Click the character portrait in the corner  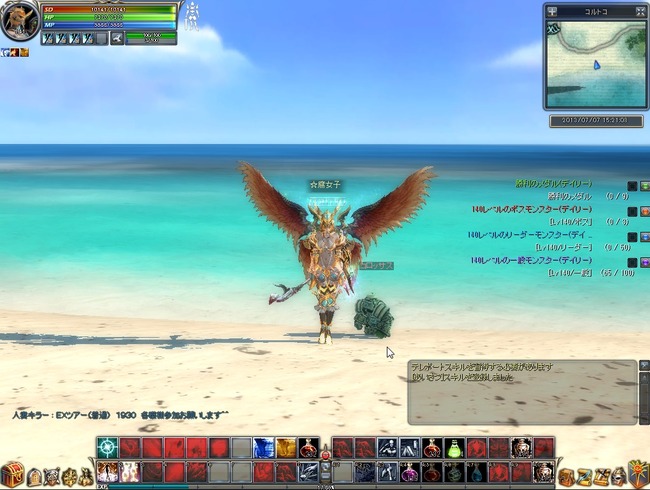pos(20,22)
